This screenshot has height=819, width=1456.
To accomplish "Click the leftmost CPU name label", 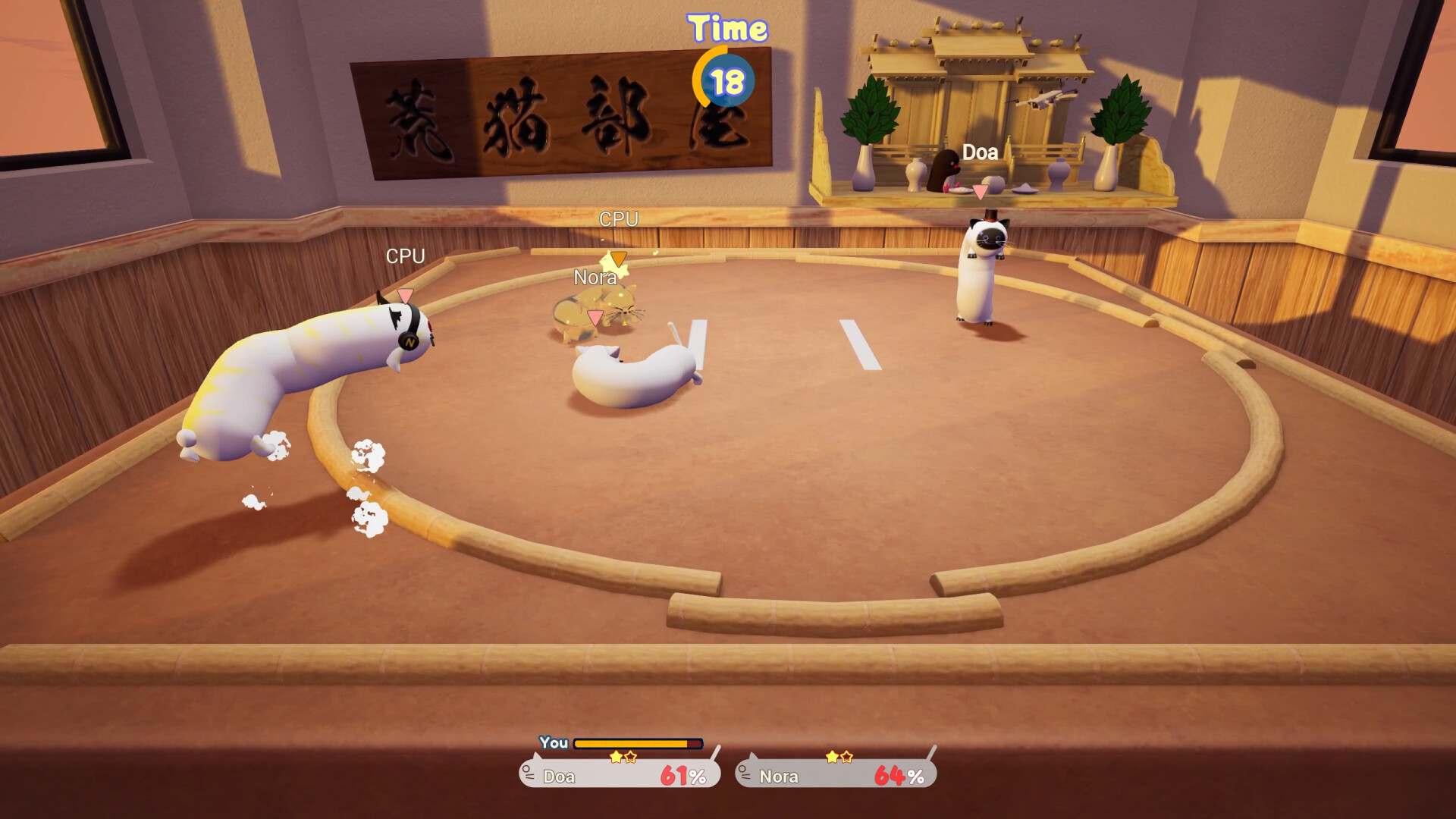I will coord(404,256).
